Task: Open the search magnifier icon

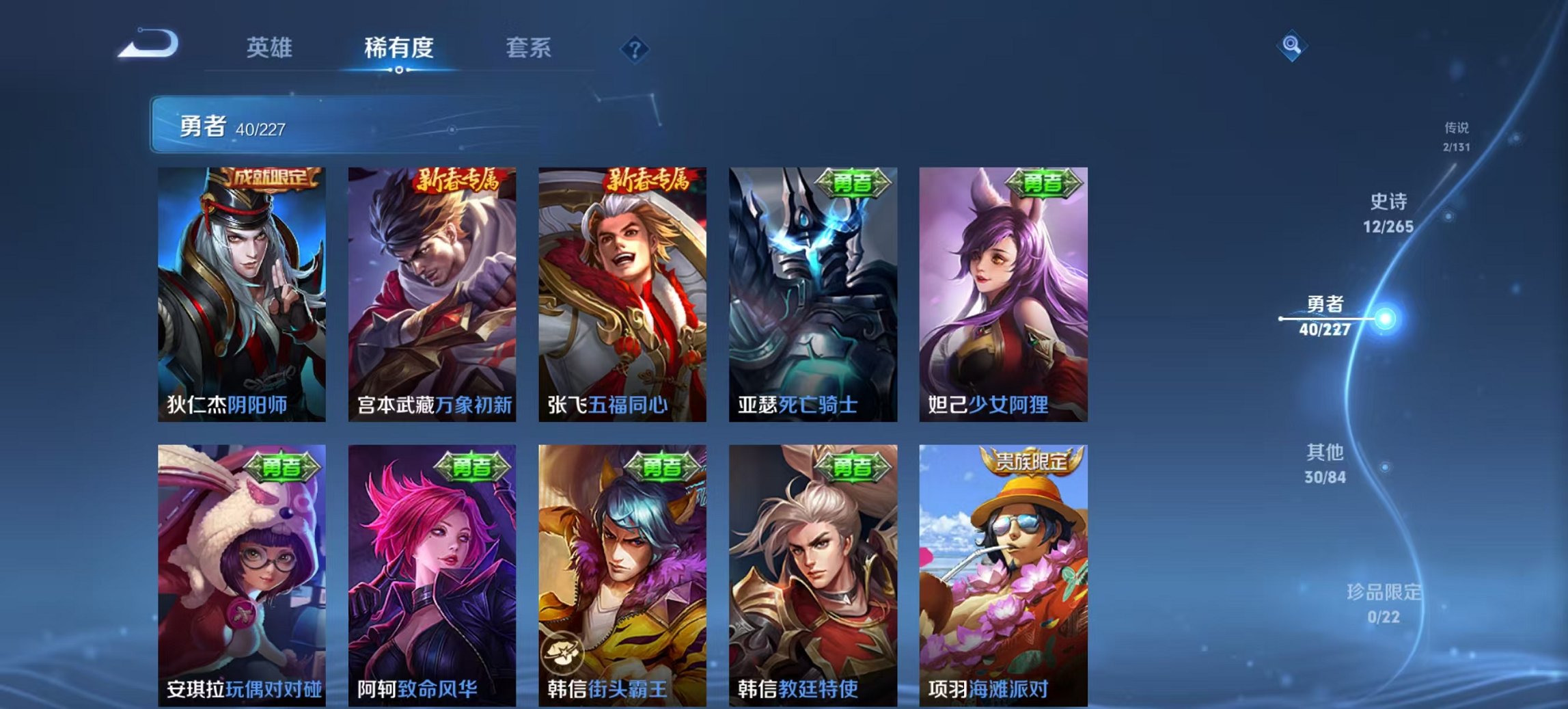Action: (1291, 46)
